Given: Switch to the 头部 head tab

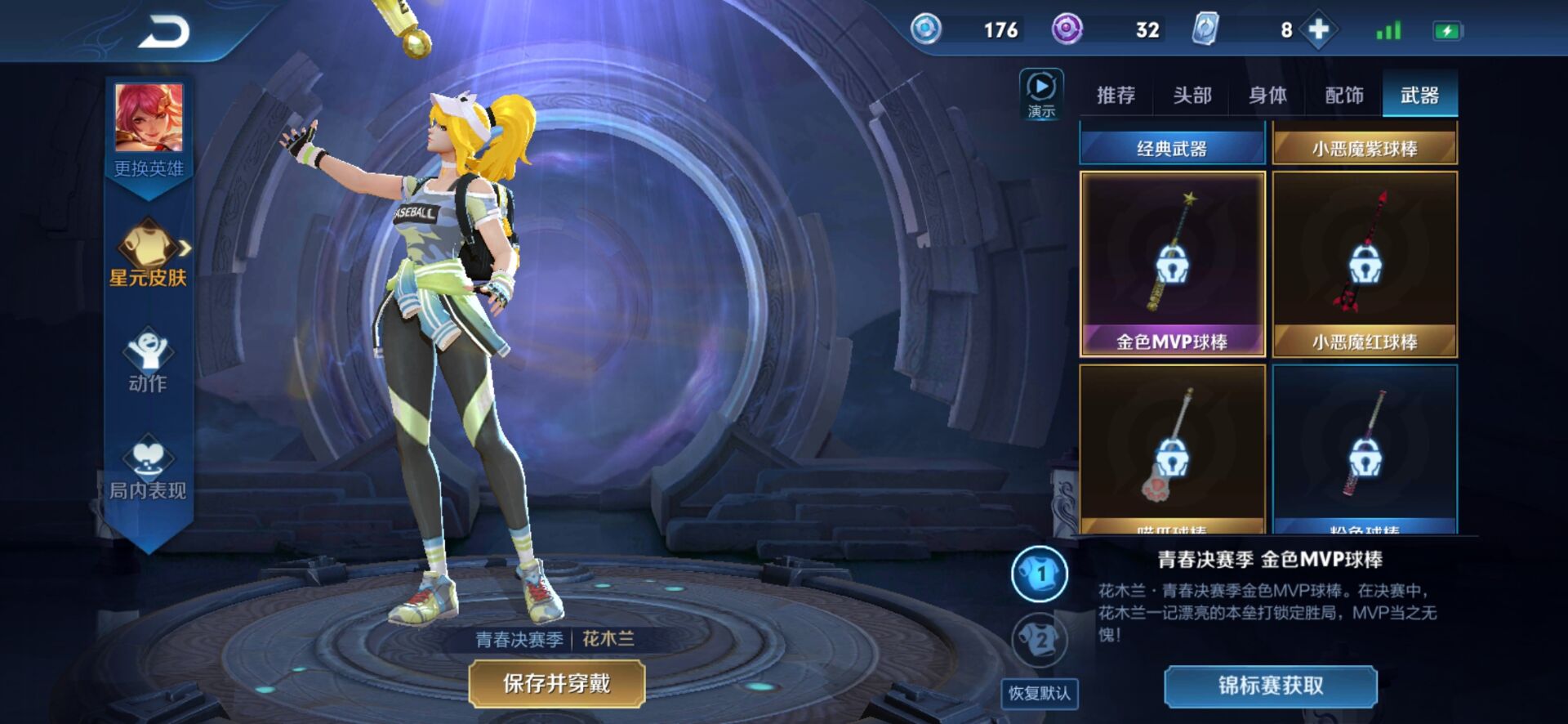Looking at the screenshot, I should (1192, 96).
